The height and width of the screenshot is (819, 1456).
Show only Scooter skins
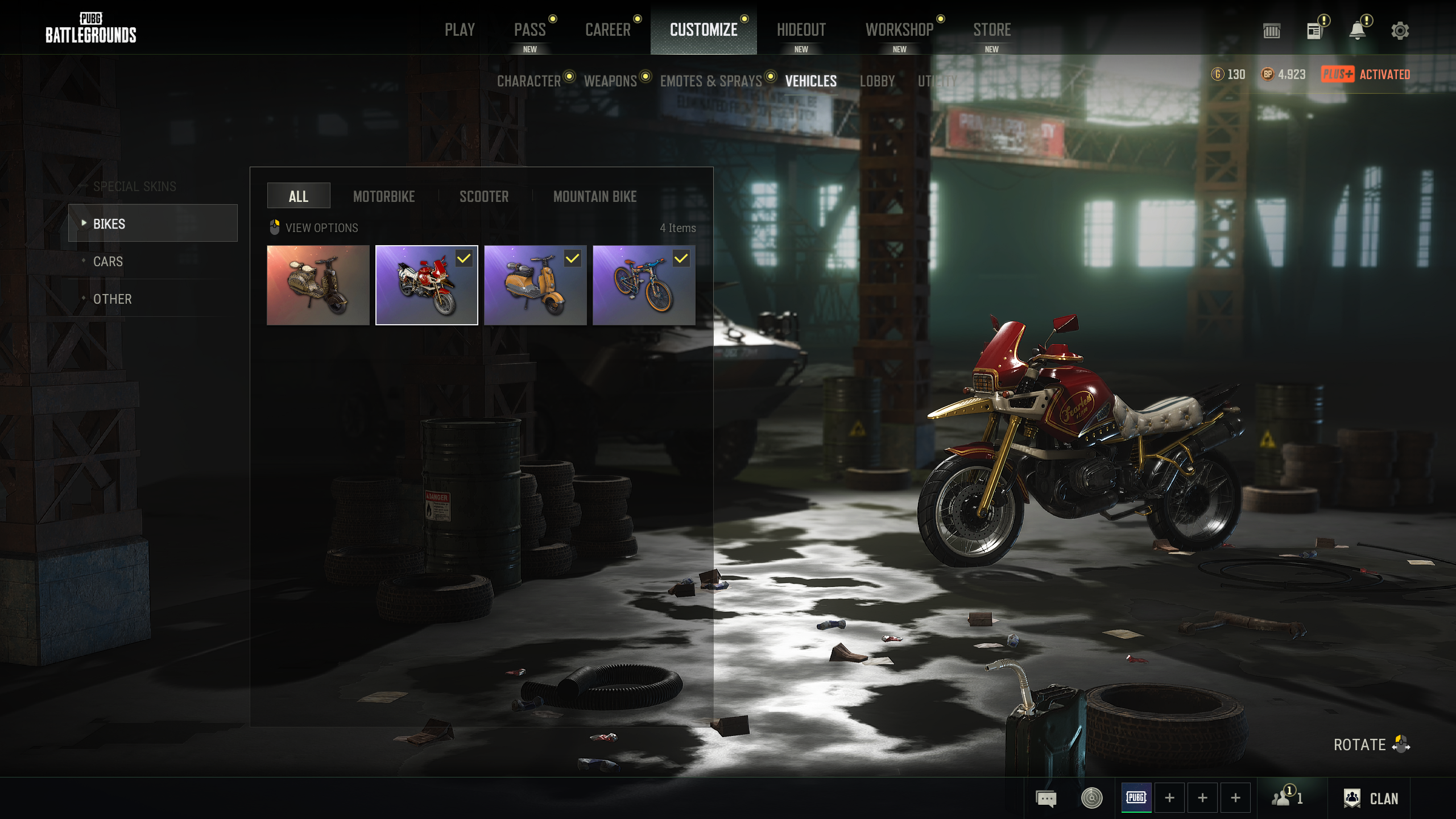484,197
